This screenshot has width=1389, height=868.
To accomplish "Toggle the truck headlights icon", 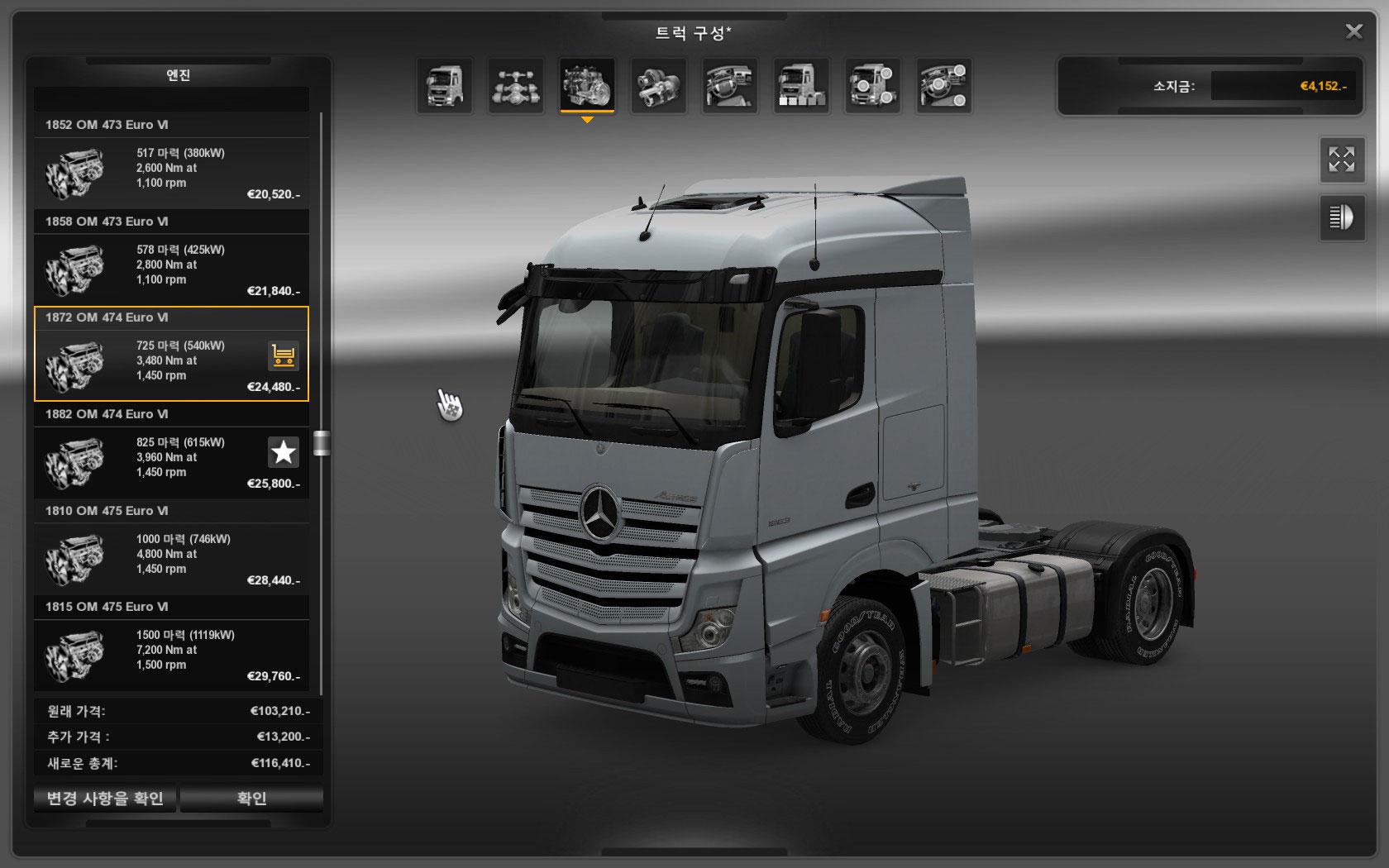I will coord(1341,217).
